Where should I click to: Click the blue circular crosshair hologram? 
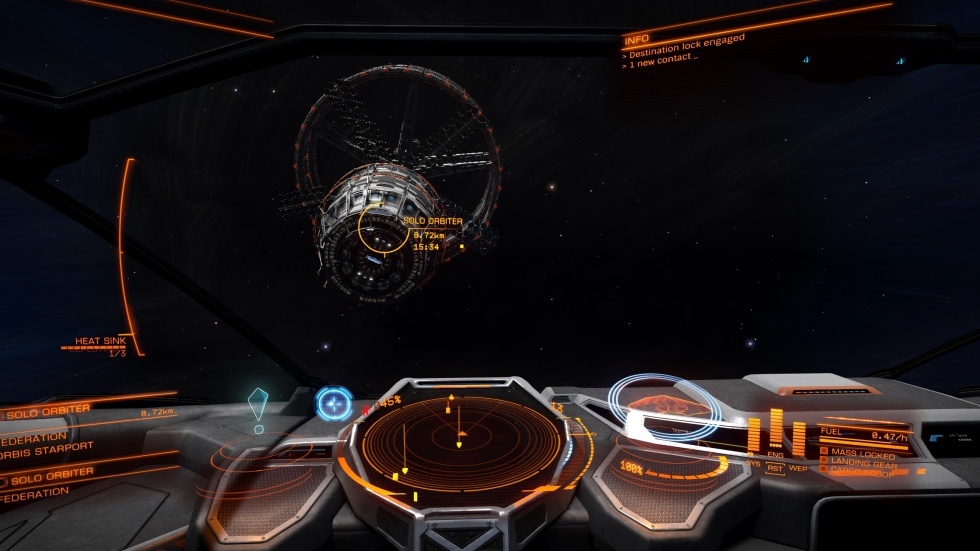point(333,404)
